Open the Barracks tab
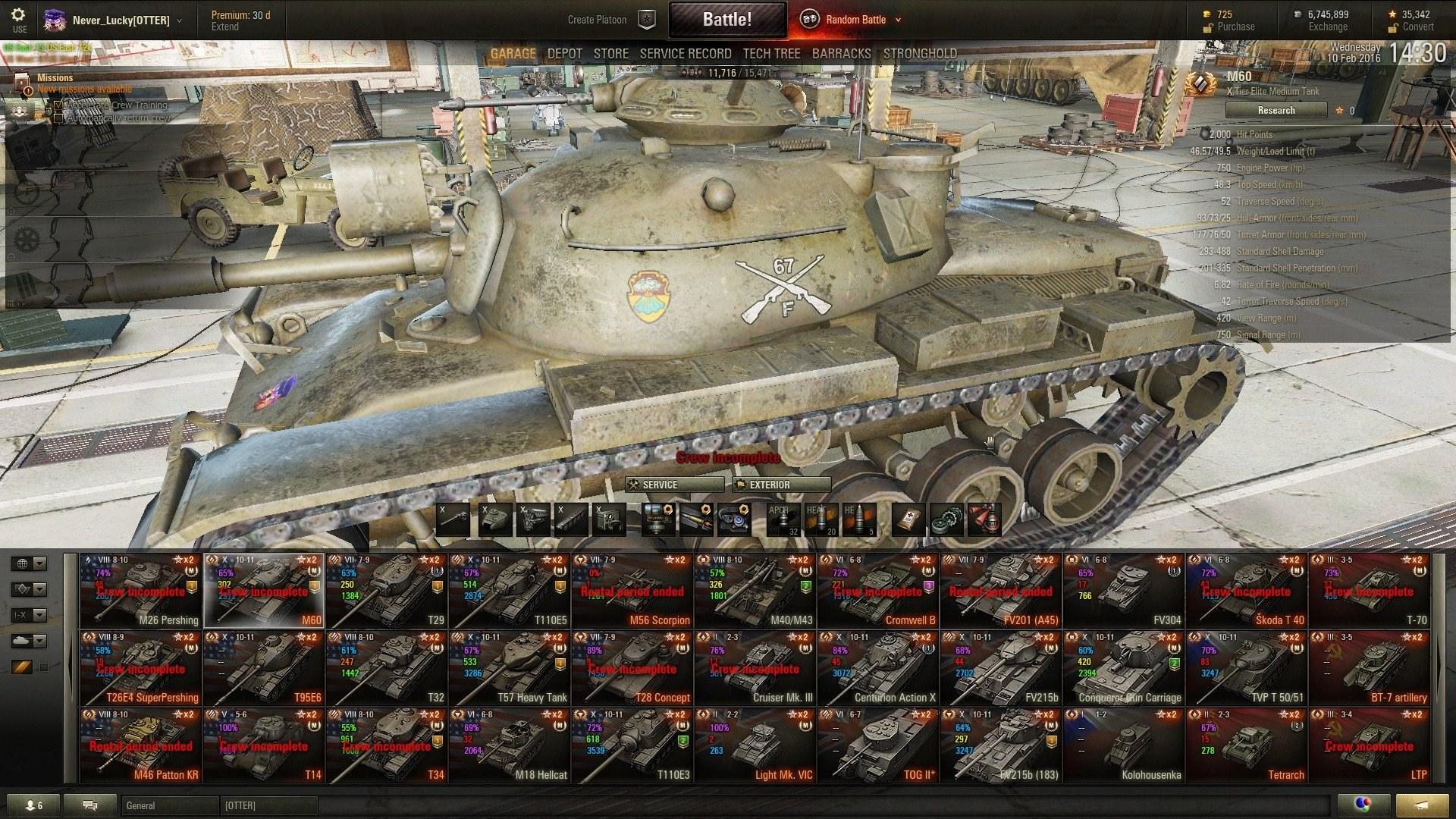This screenshot has height=819, width=1456. pos(841,54)
